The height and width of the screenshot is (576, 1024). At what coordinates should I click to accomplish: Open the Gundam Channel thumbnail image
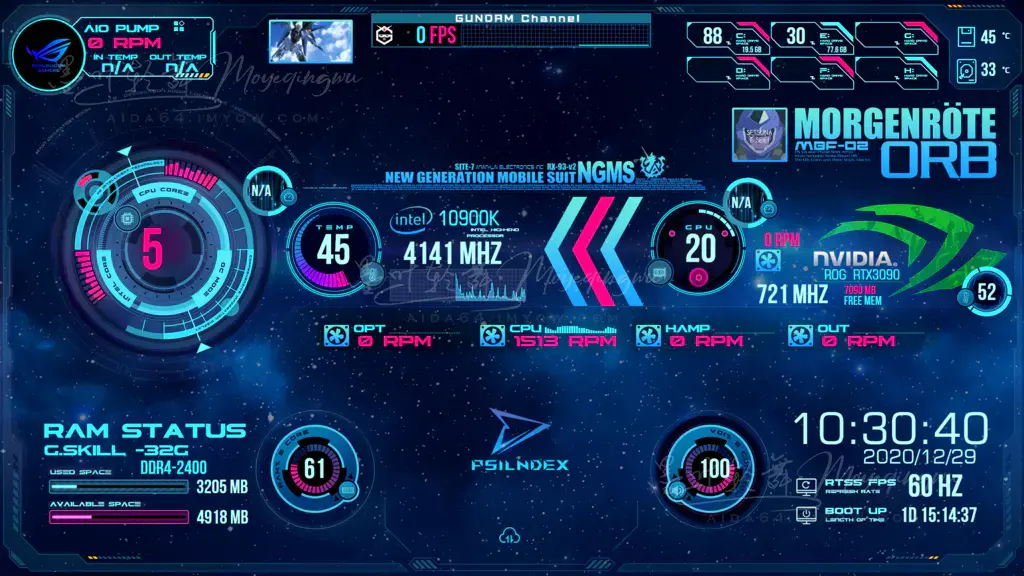click(309, 41)
